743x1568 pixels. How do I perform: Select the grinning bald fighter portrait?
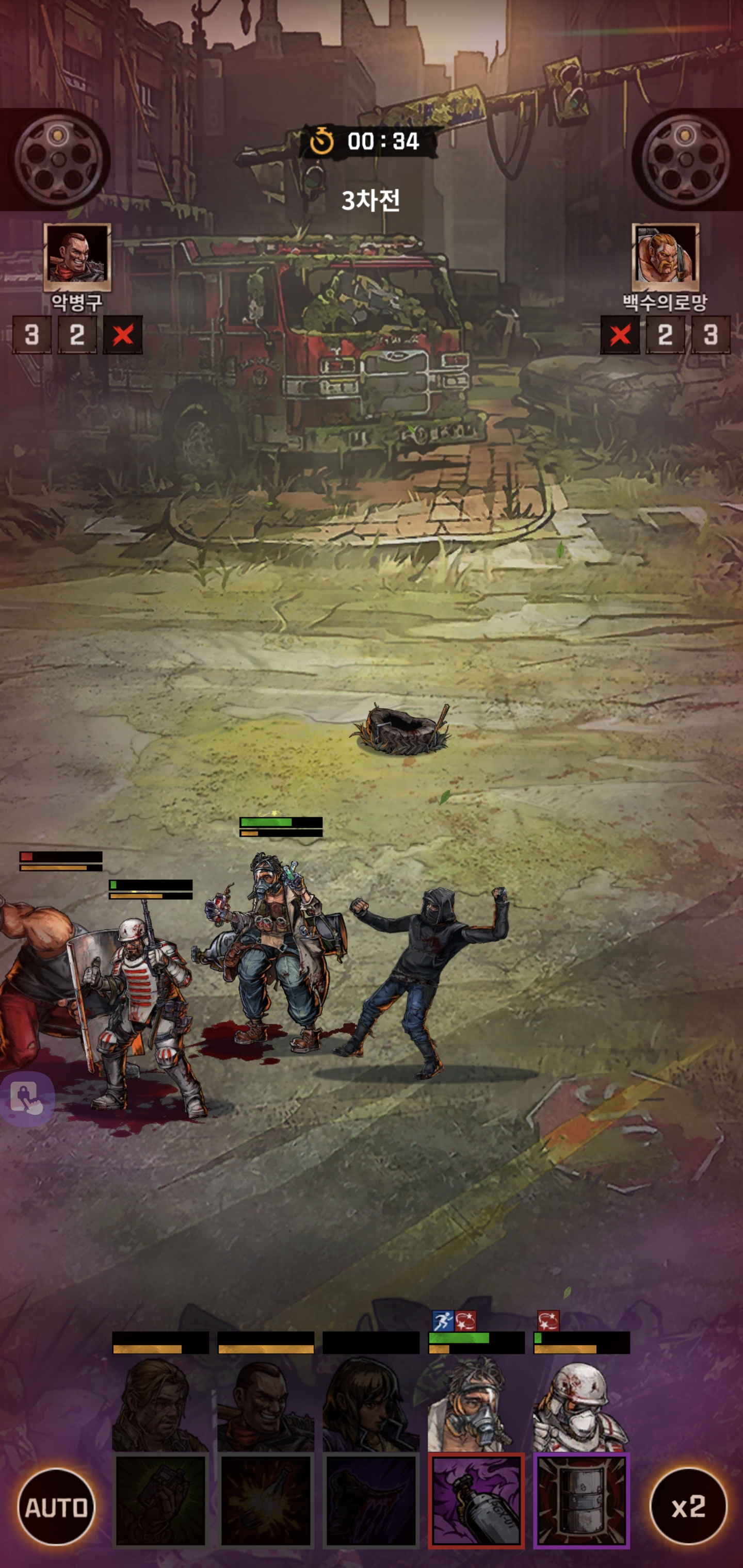point(266,1406)
